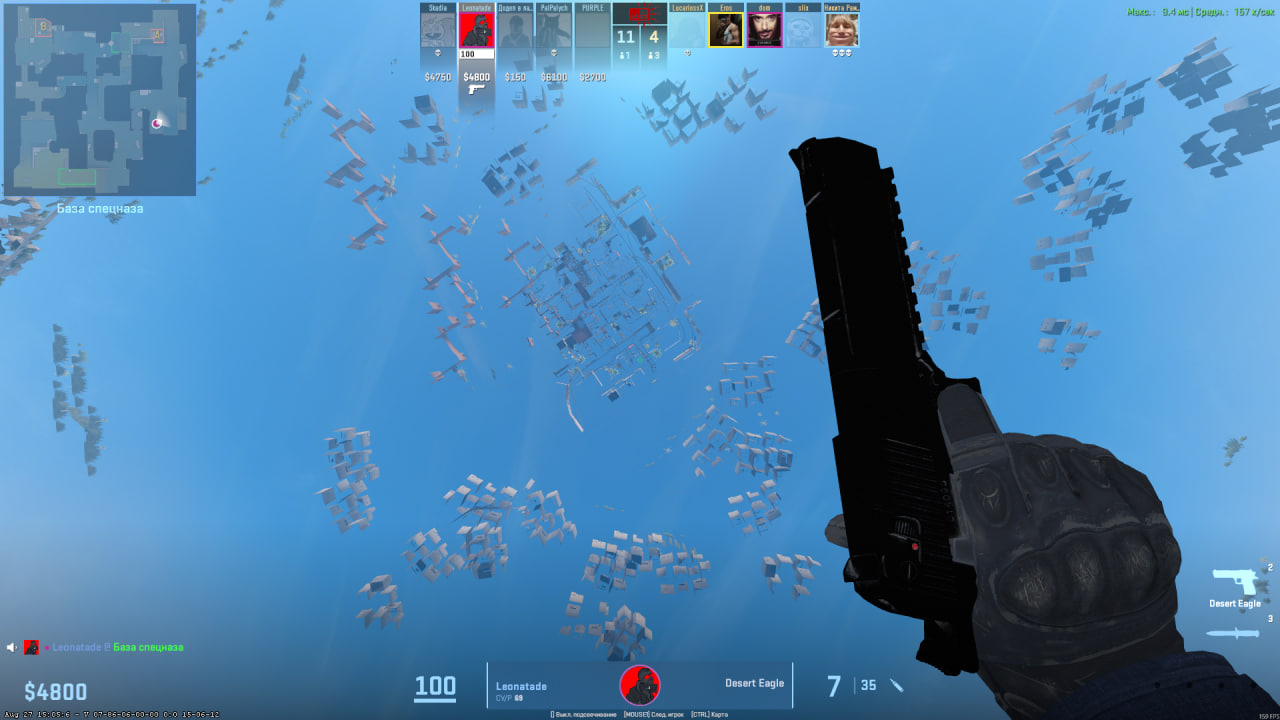Select the Desert Eagle in slot 2
Viewport: 1280px width, 720px height.
pyautogui.click(x=1236, y=578)
